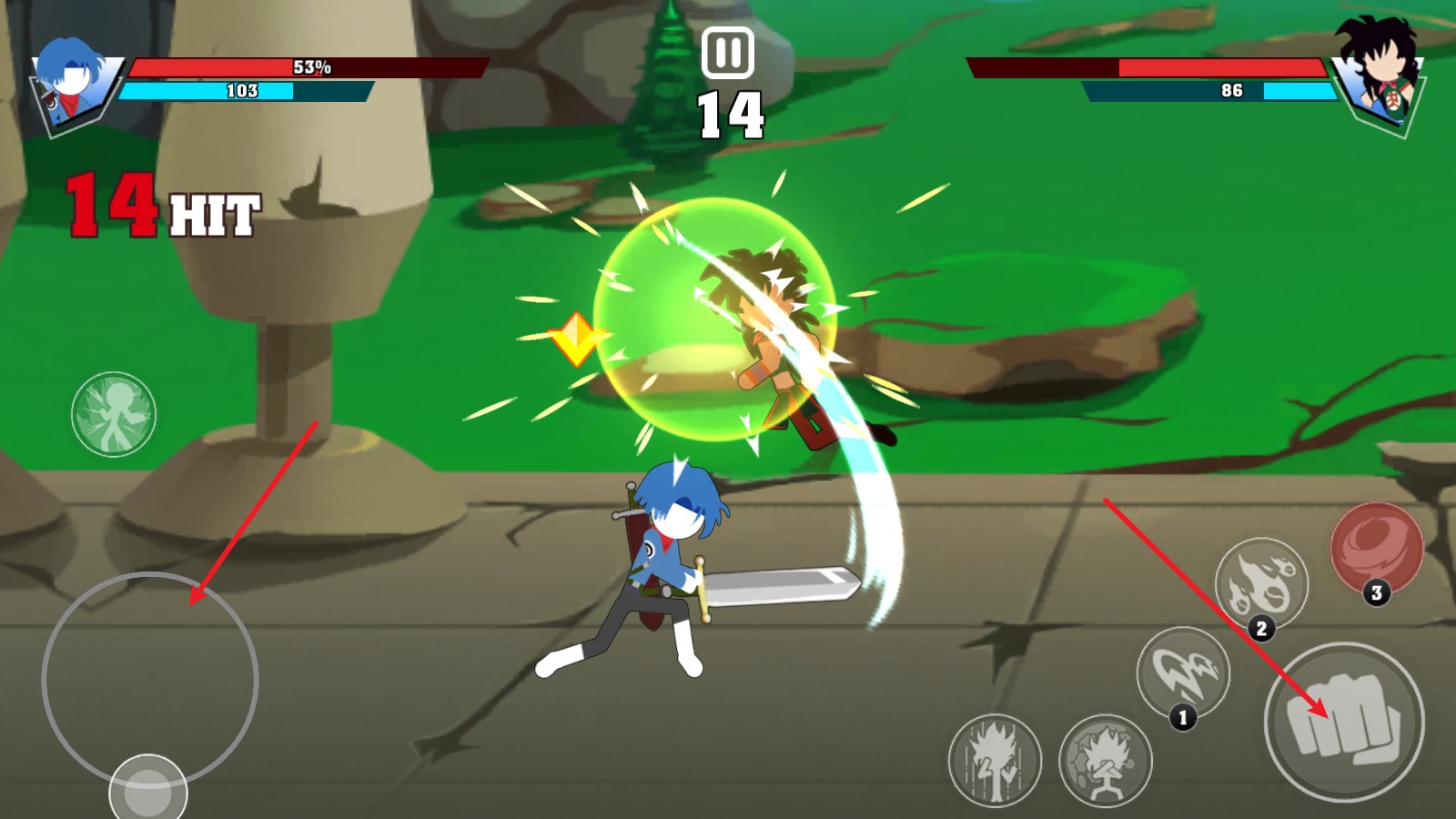Pause the fight with the pause button
This screenshot has width=1456, height=819.
[727, 53]
